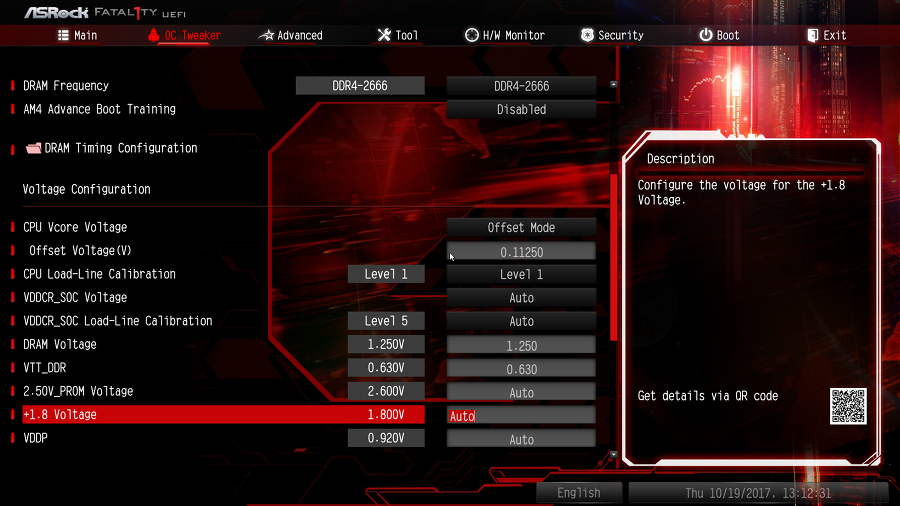Click the VTT_DDR value field
This screenshot has width=900, height=506.
click(521, 369)
